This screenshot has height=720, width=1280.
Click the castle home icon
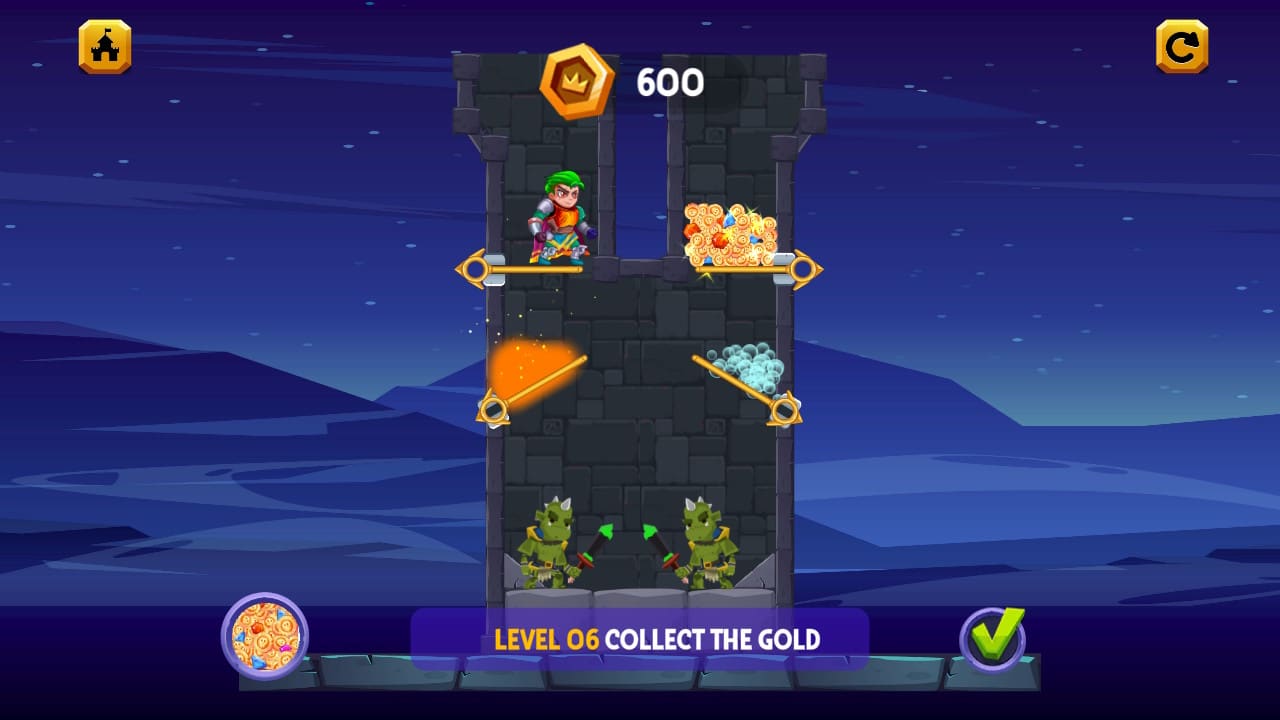[104, 46]
